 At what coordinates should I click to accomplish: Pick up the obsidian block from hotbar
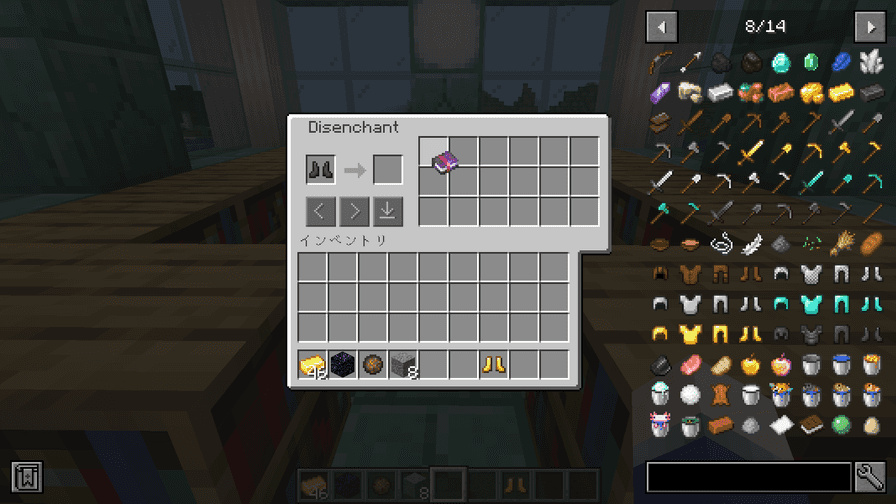343,365
